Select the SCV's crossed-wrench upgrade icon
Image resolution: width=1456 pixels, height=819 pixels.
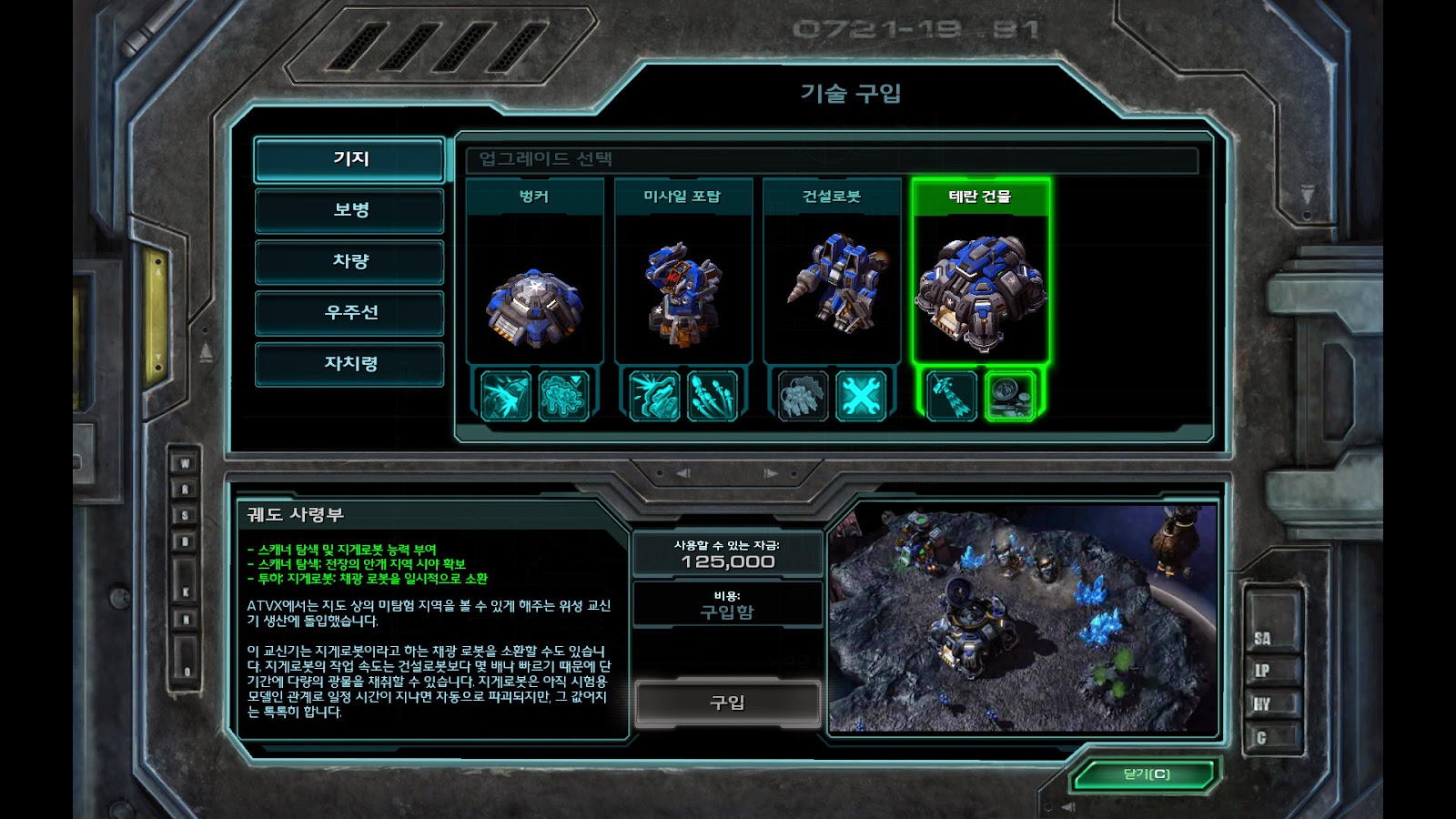860,396
